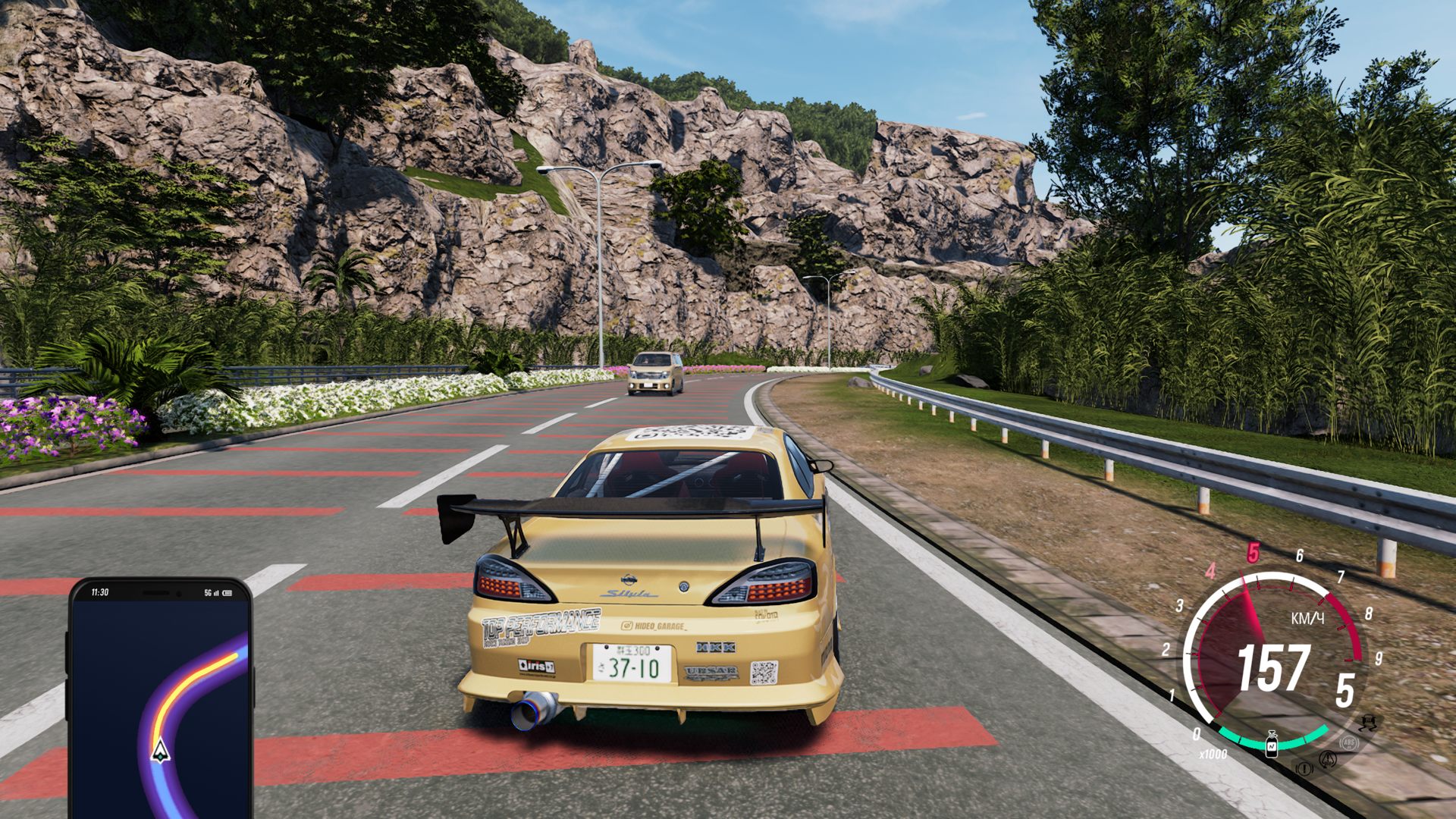Image resolution: width=1456 pixels, height=819 pixels.
Task: Click the gear indicator showing 5
Action: click(1345, 689)
